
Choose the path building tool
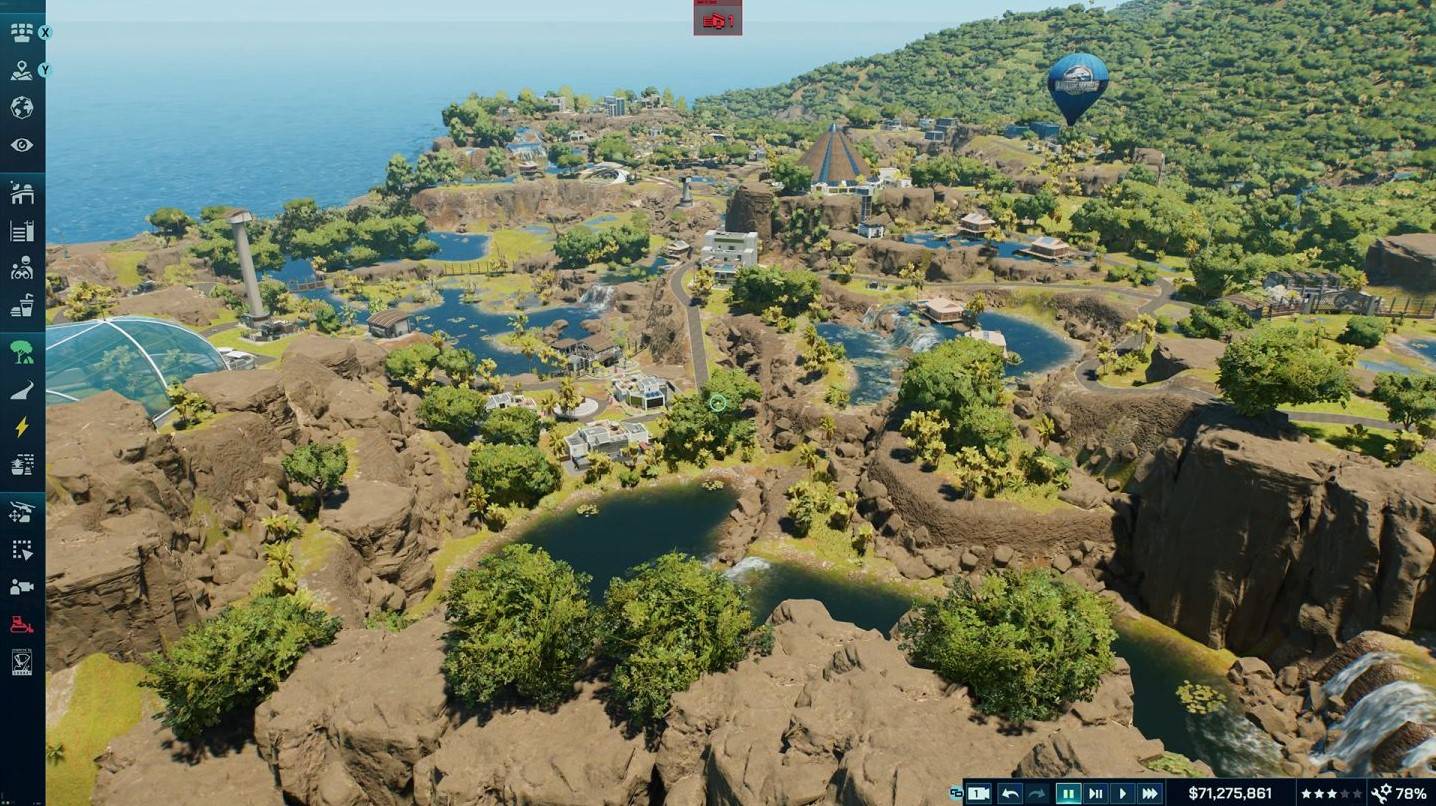21,390
